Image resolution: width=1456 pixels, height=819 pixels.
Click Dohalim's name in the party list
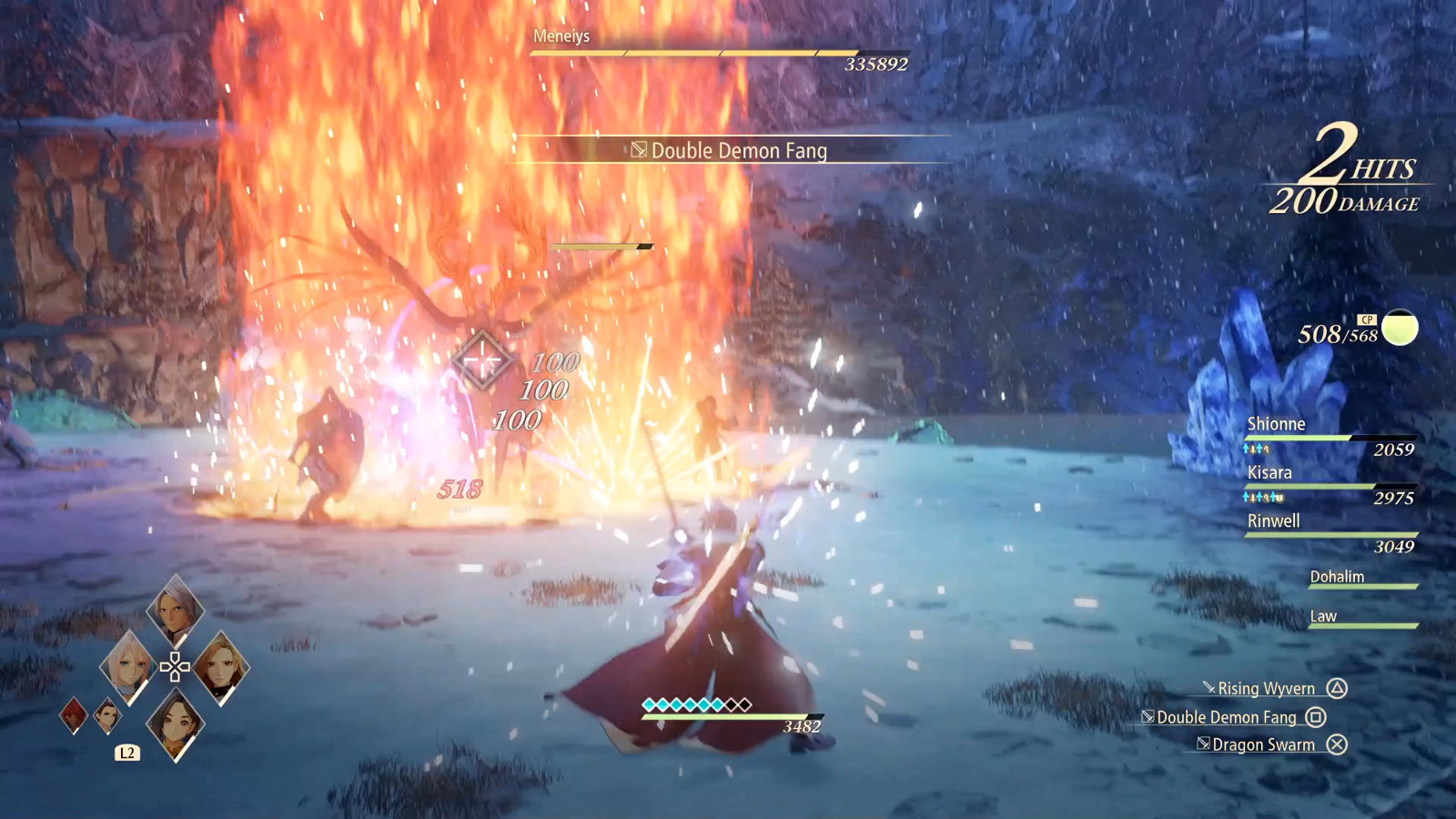coord(1339,577)
